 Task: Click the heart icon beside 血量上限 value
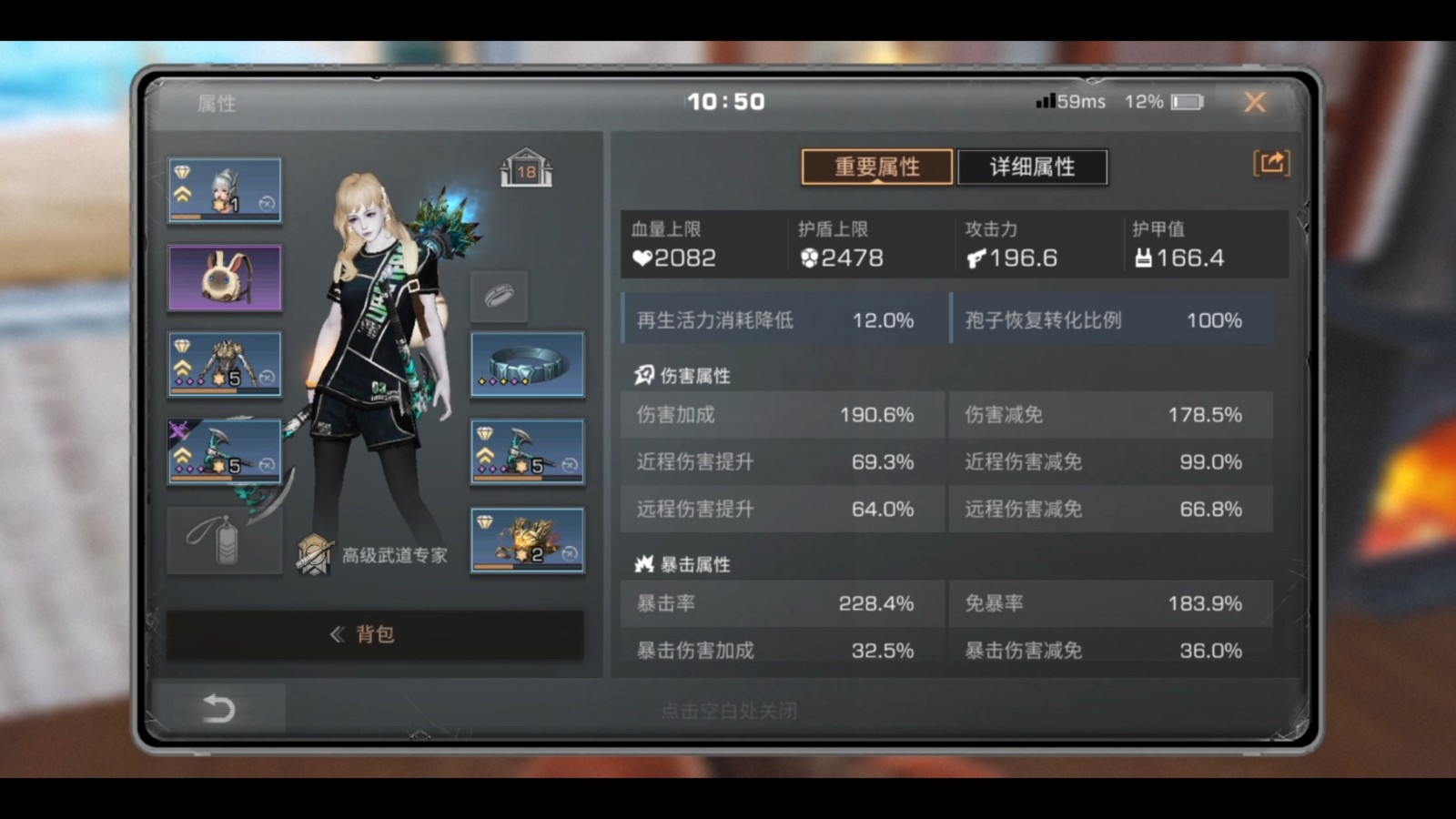point(642,258)
